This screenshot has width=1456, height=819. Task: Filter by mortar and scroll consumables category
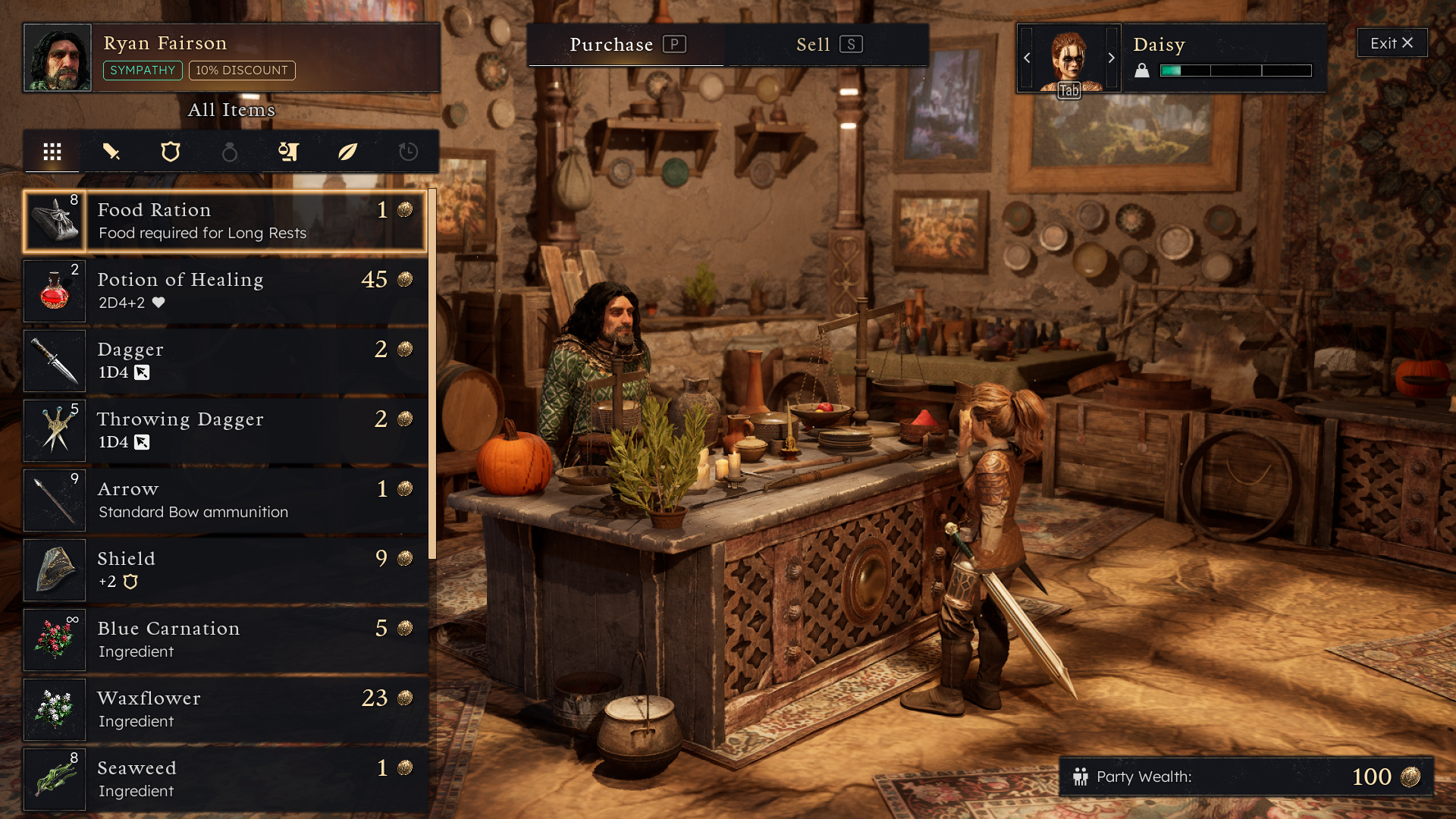289,152
